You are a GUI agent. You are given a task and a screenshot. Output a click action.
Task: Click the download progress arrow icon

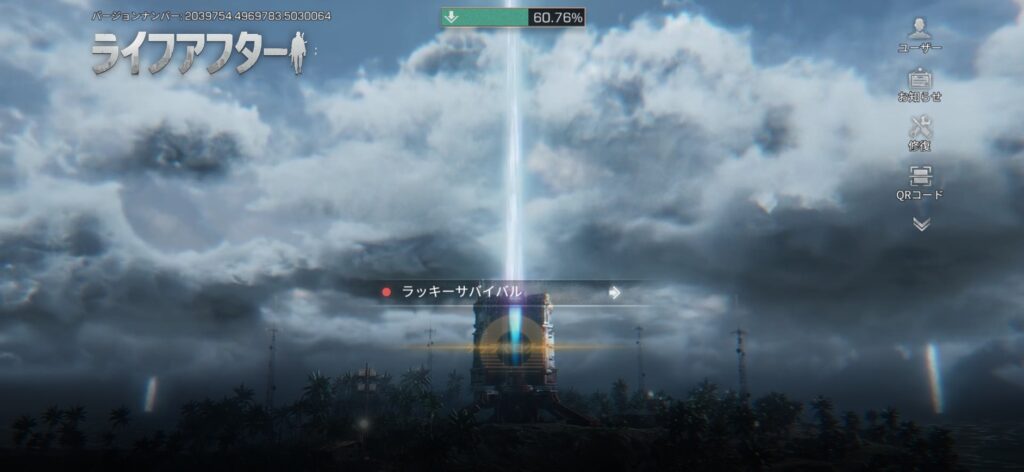451,17
